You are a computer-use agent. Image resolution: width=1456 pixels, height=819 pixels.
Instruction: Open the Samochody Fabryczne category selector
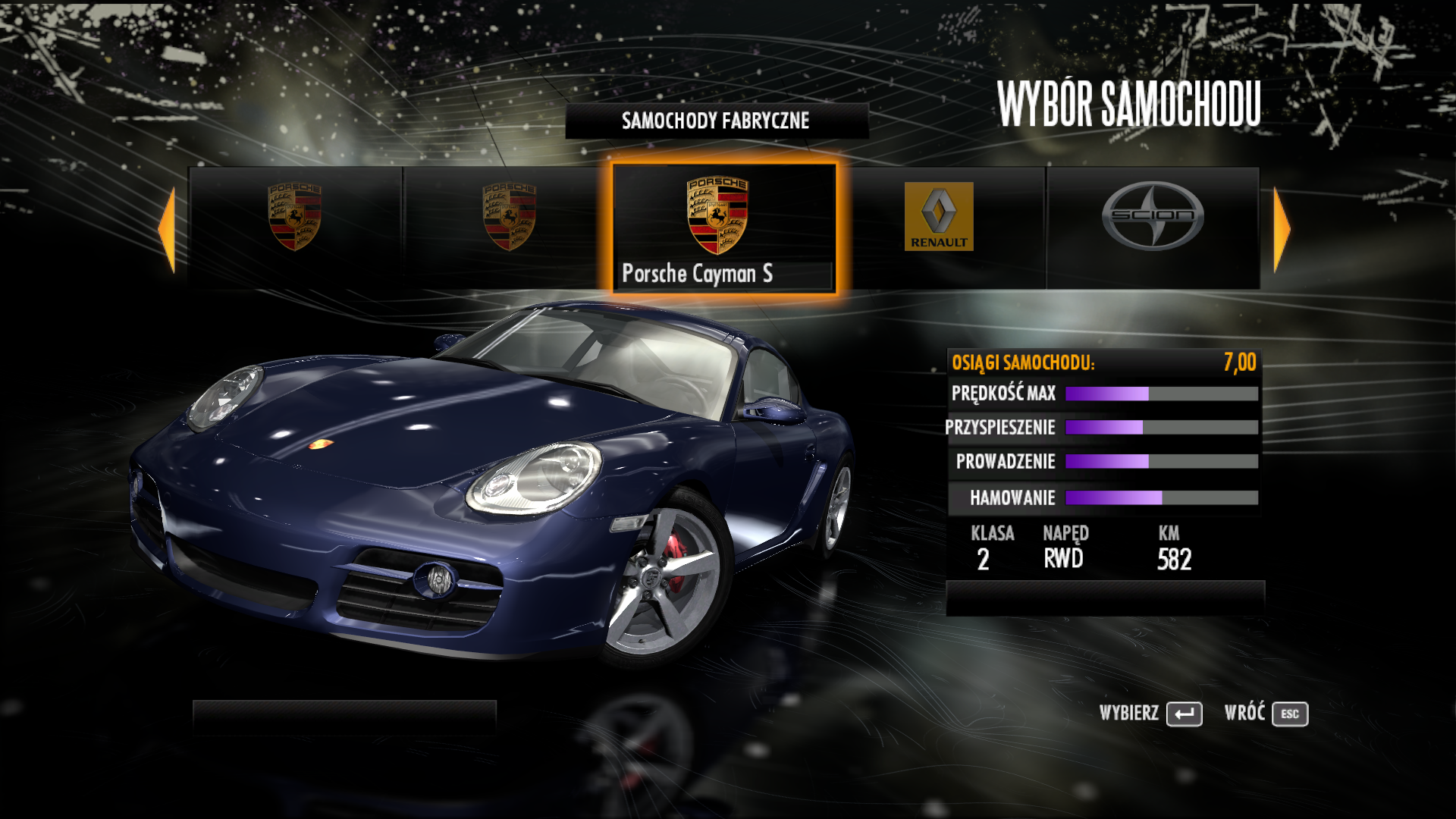click(716, 121)
